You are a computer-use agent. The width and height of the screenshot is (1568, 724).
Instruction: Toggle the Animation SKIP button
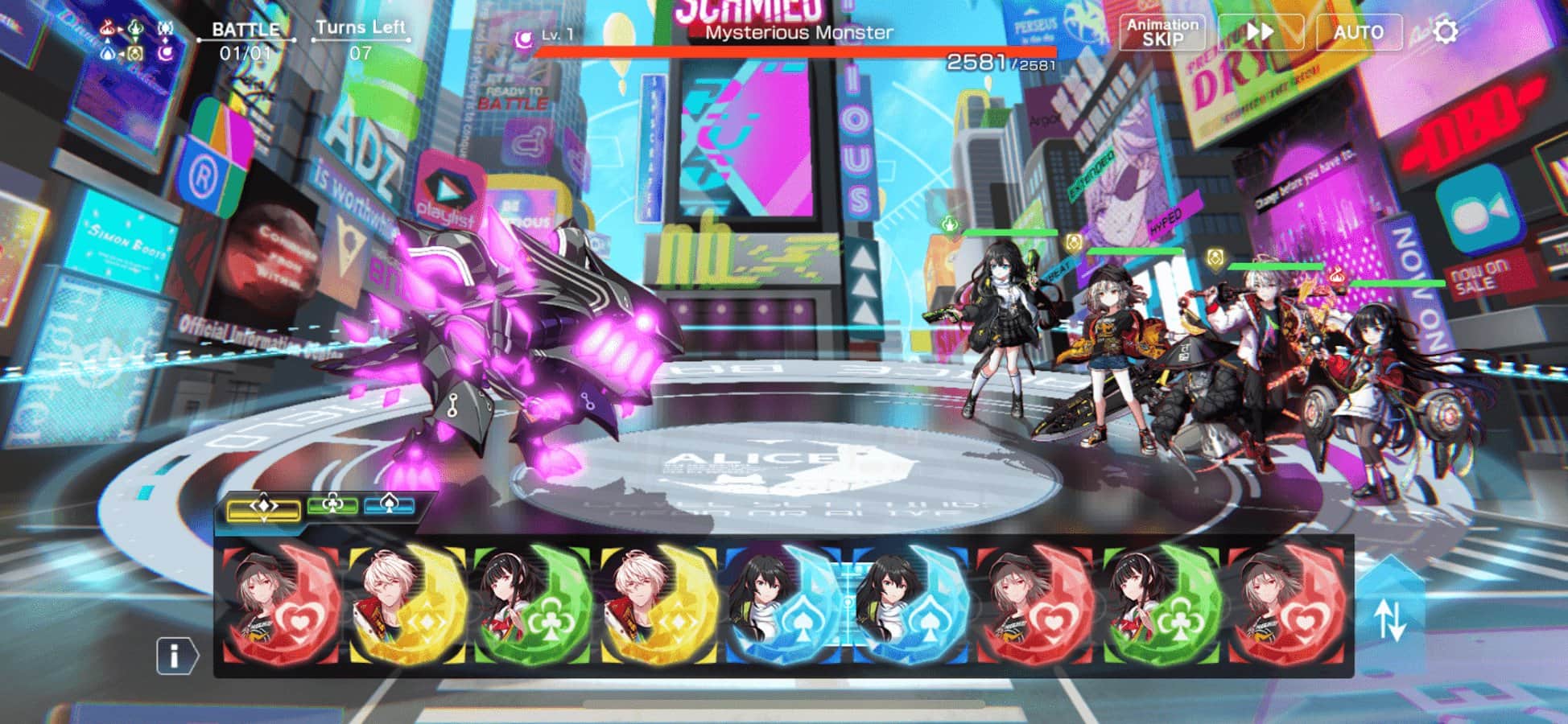pyautogui.click(x=1162, y=32)
